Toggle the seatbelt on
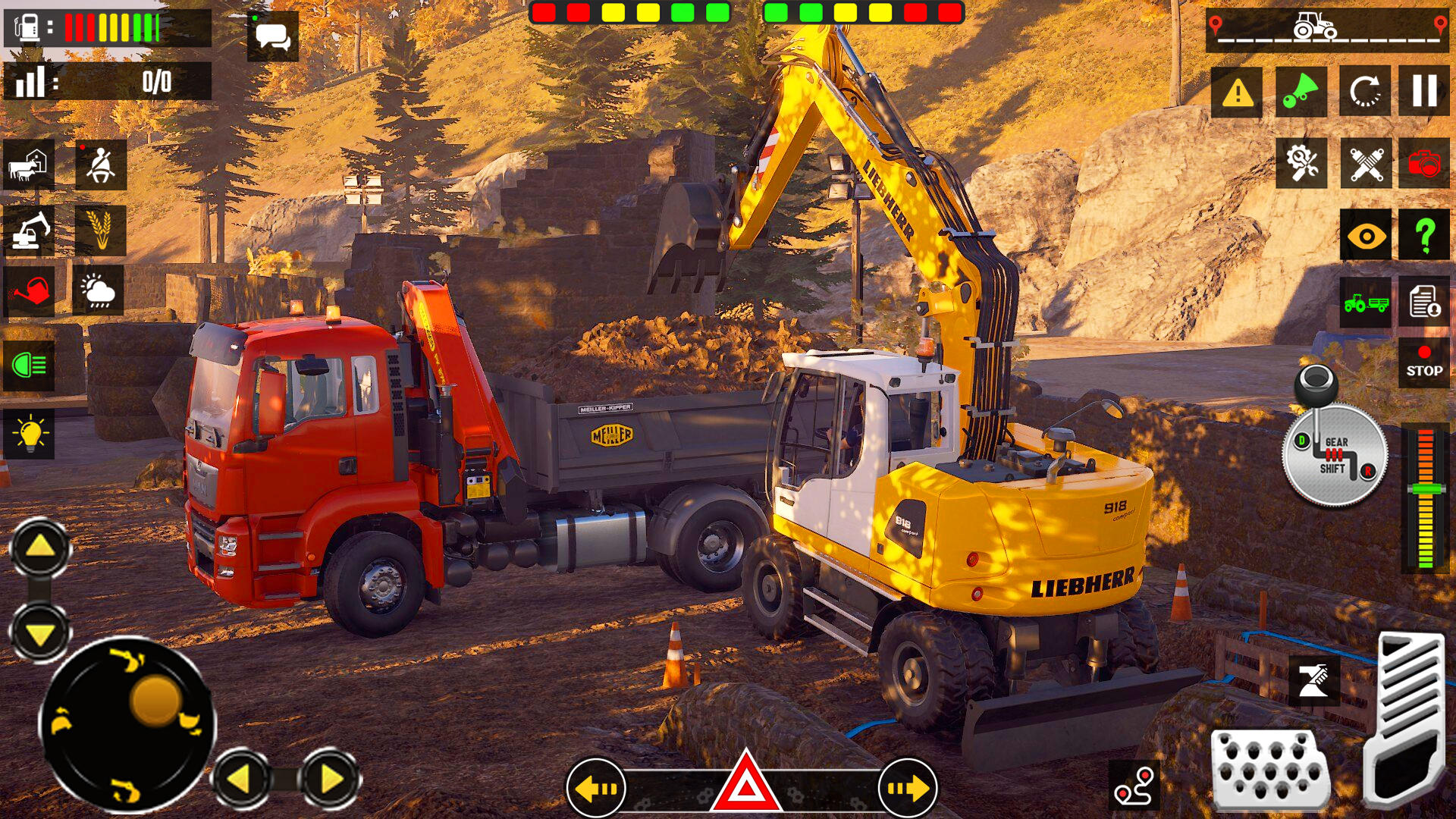The height and width of the screenshot is (819, 1456). point(100,165)
